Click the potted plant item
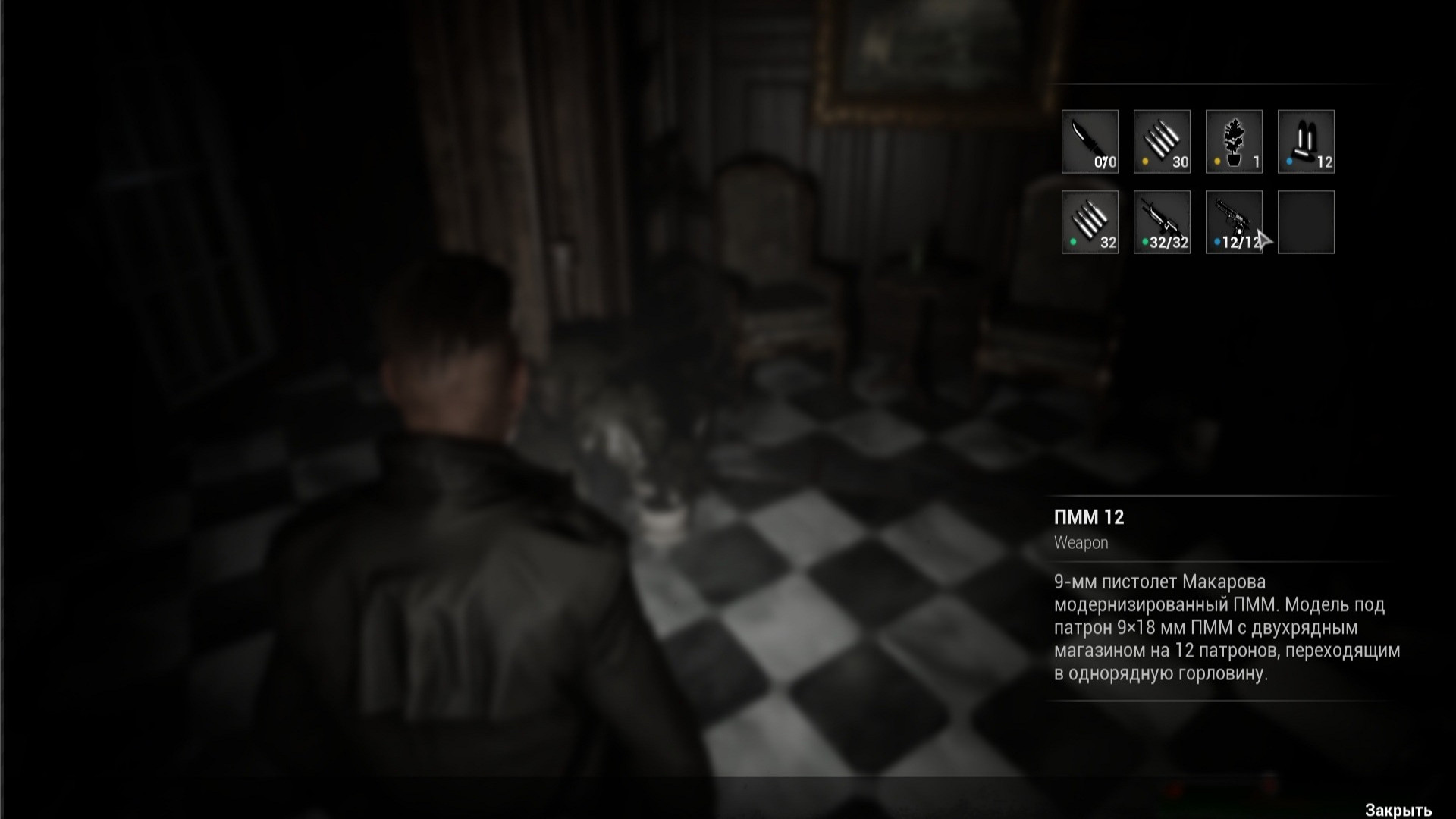 coord(1234,140)
